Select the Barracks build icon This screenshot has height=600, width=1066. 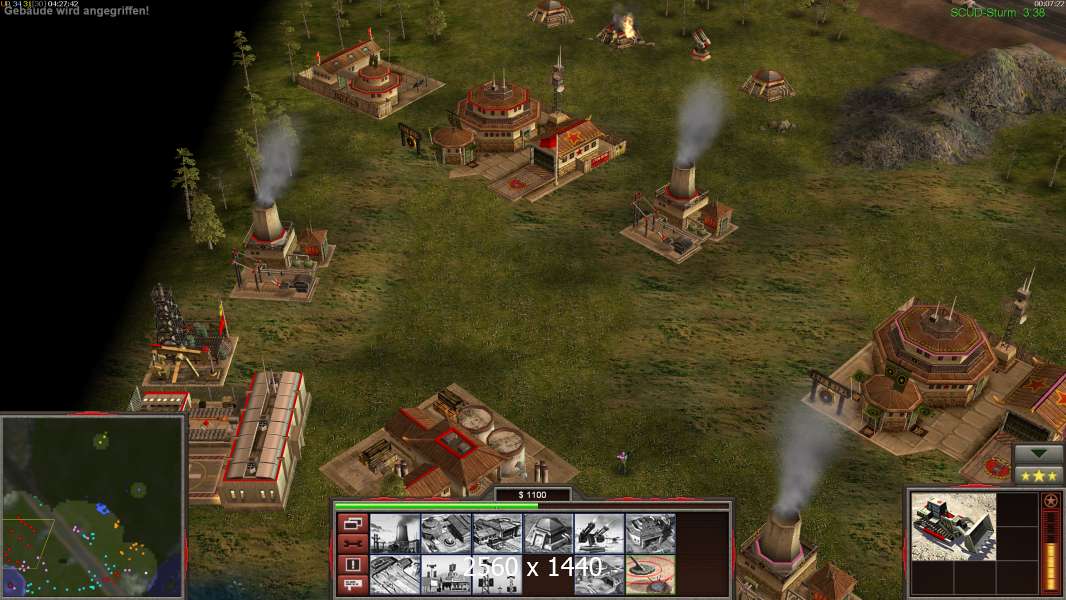[x=446, y=534]
